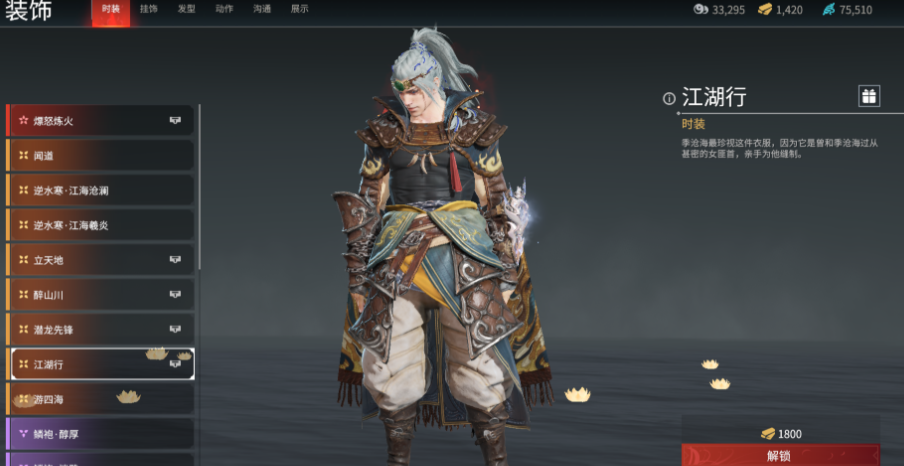904x466 pixels.
Task: Pick the 逆水寒·江海羲炎 outfit
Action: (x=100, y=225)
